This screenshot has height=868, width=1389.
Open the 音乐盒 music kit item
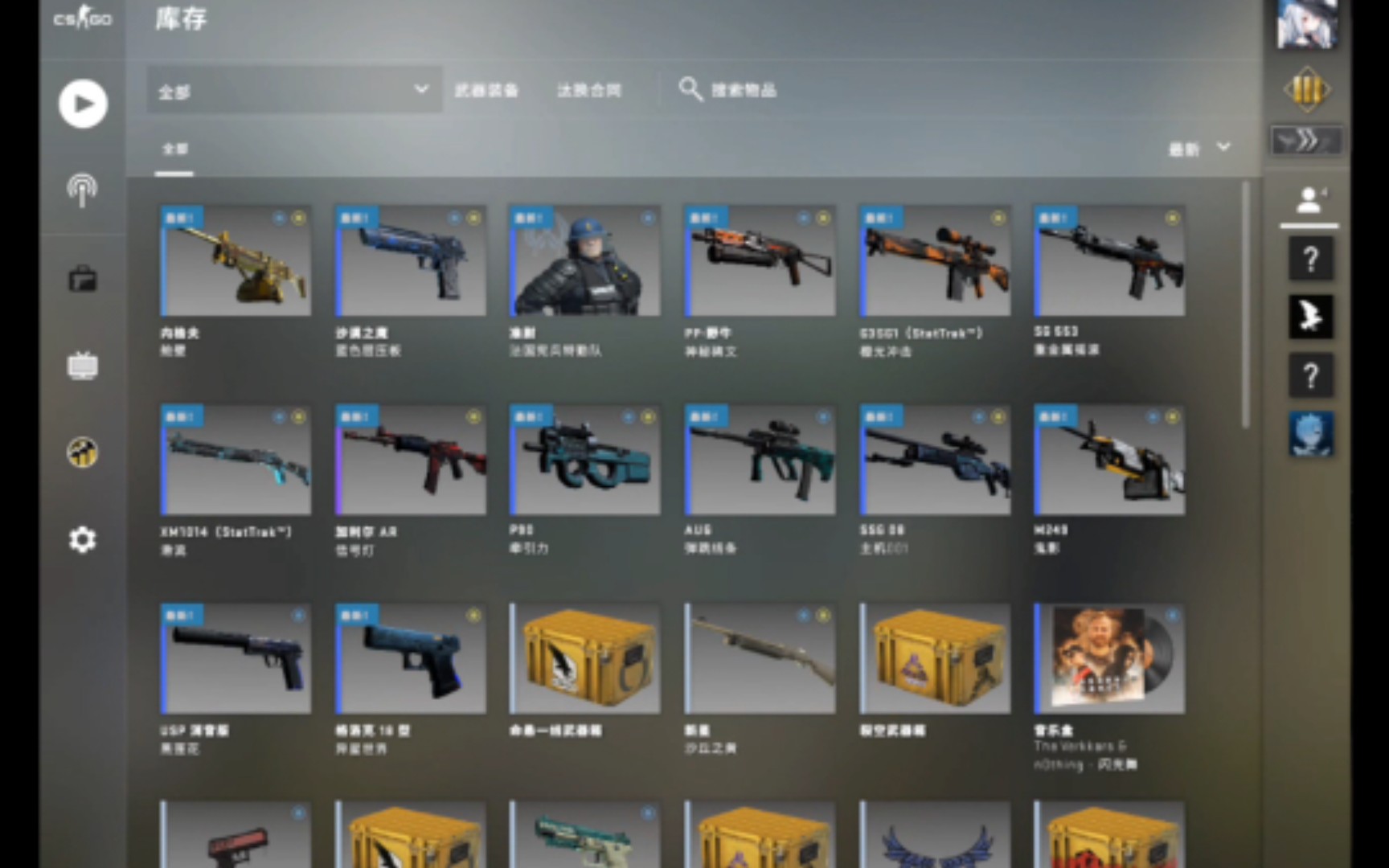click(x=1109, y=659)
